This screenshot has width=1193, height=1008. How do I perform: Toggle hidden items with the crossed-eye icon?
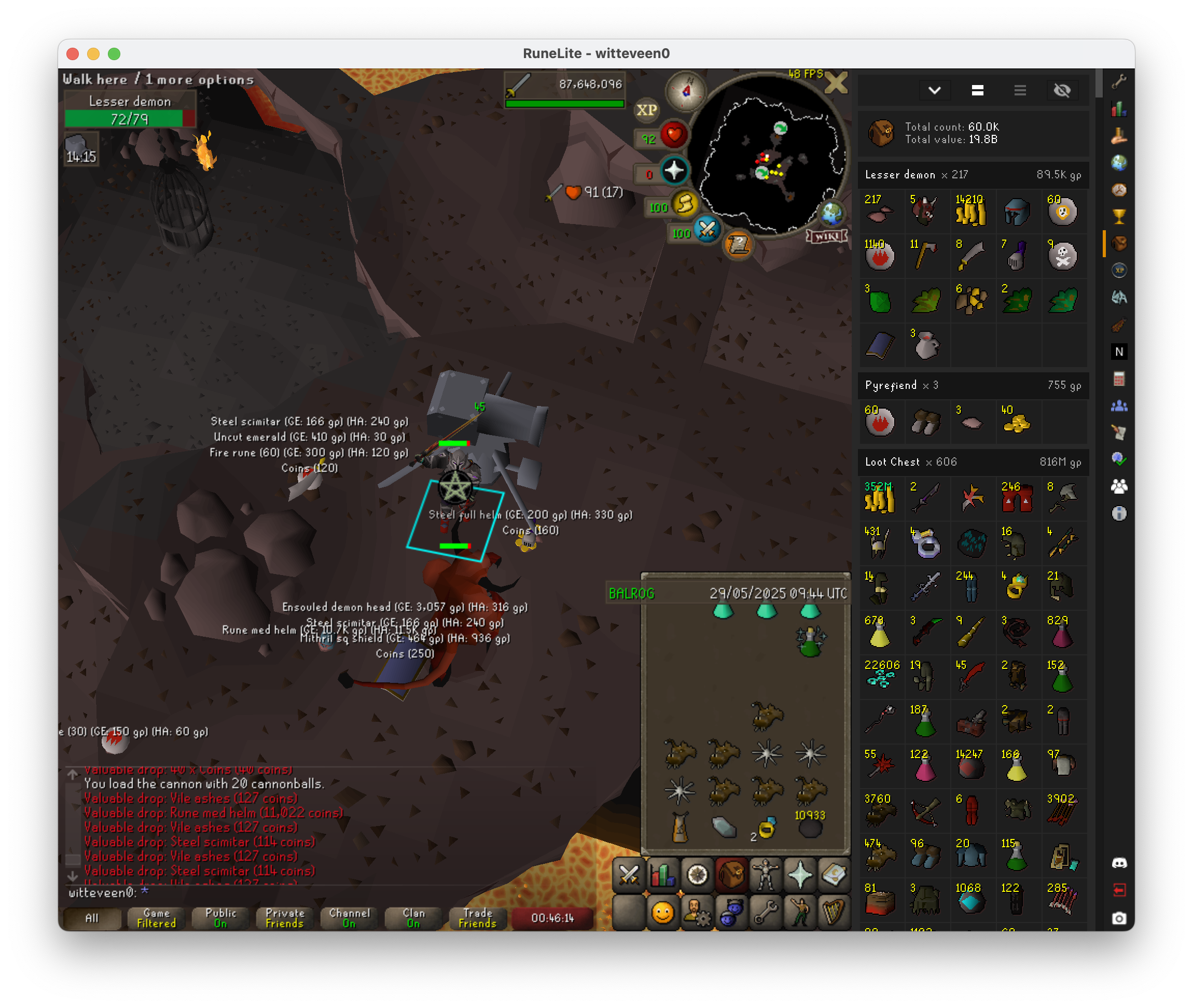point(1062,90)
